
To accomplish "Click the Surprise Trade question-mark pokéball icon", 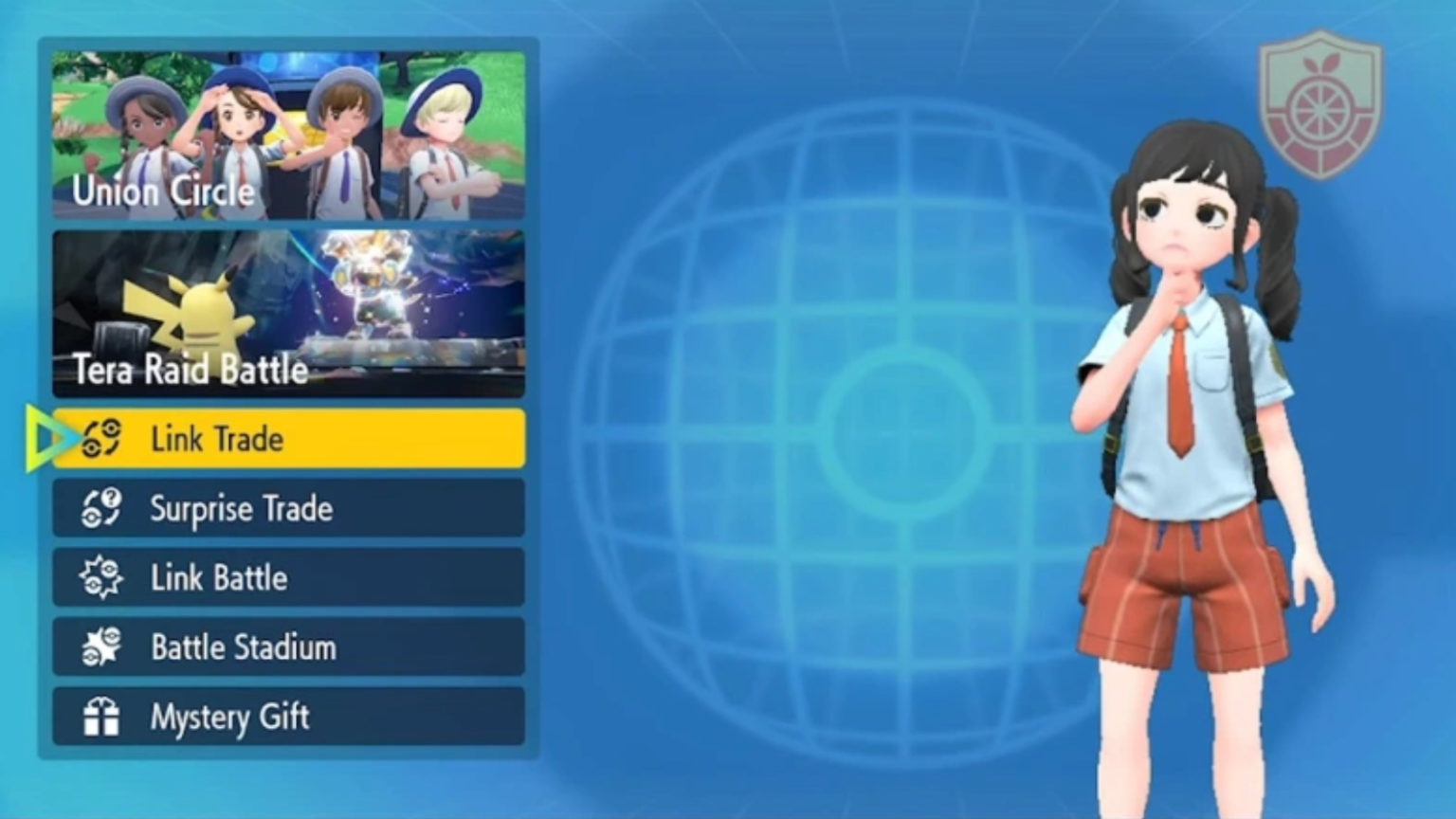I will [100, 508].
